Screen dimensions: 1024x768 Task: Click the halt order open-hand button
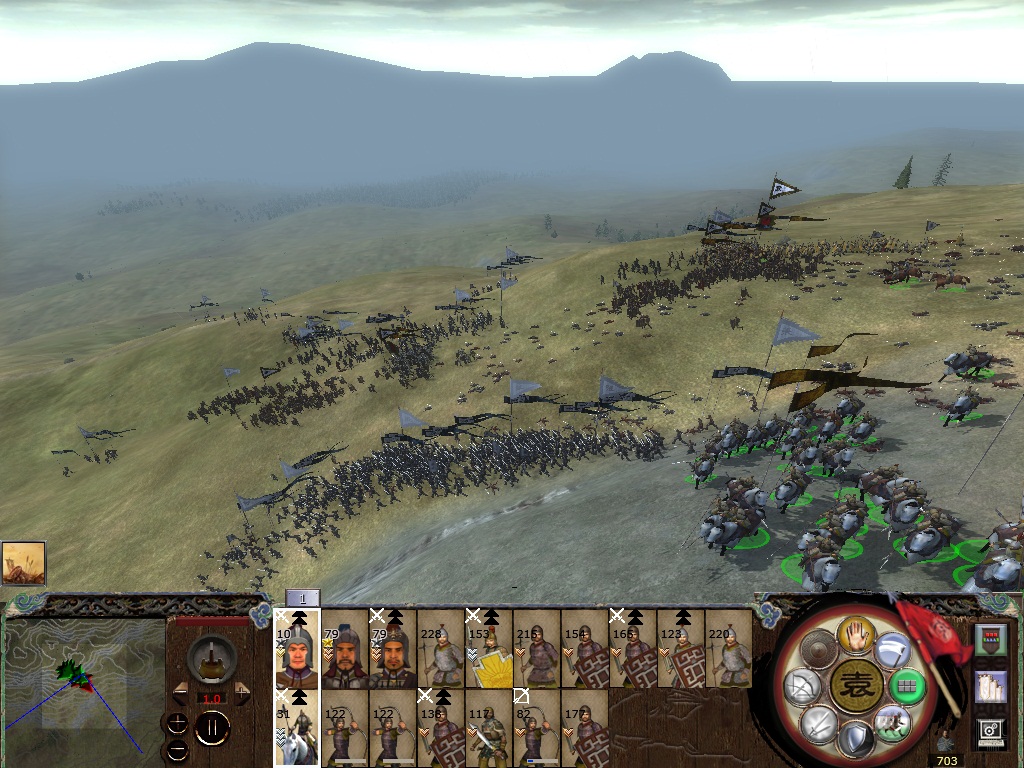click(x=856, y=635)
